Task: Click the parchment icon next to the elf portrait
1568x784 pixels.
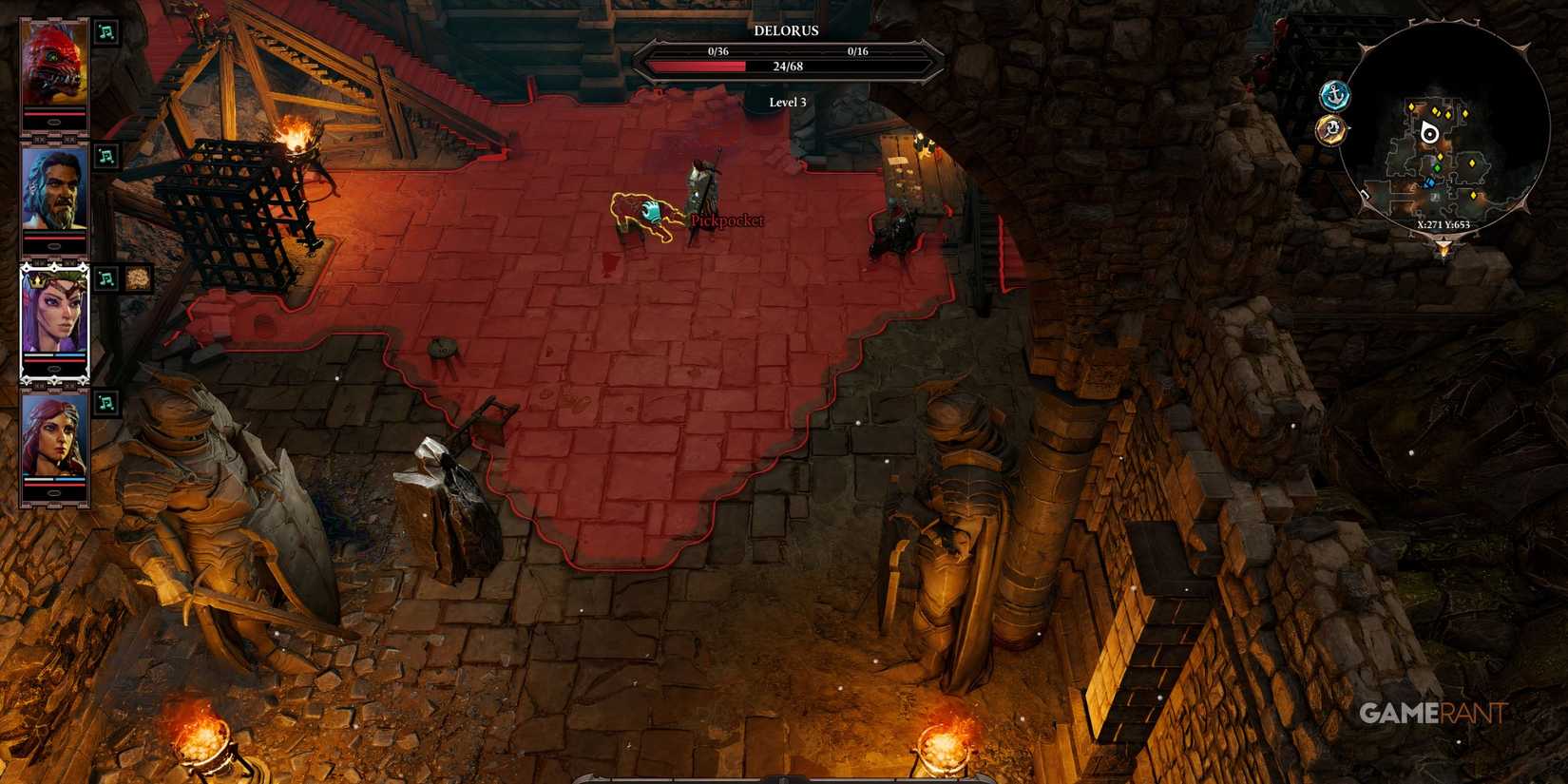Action: (135, 277)
